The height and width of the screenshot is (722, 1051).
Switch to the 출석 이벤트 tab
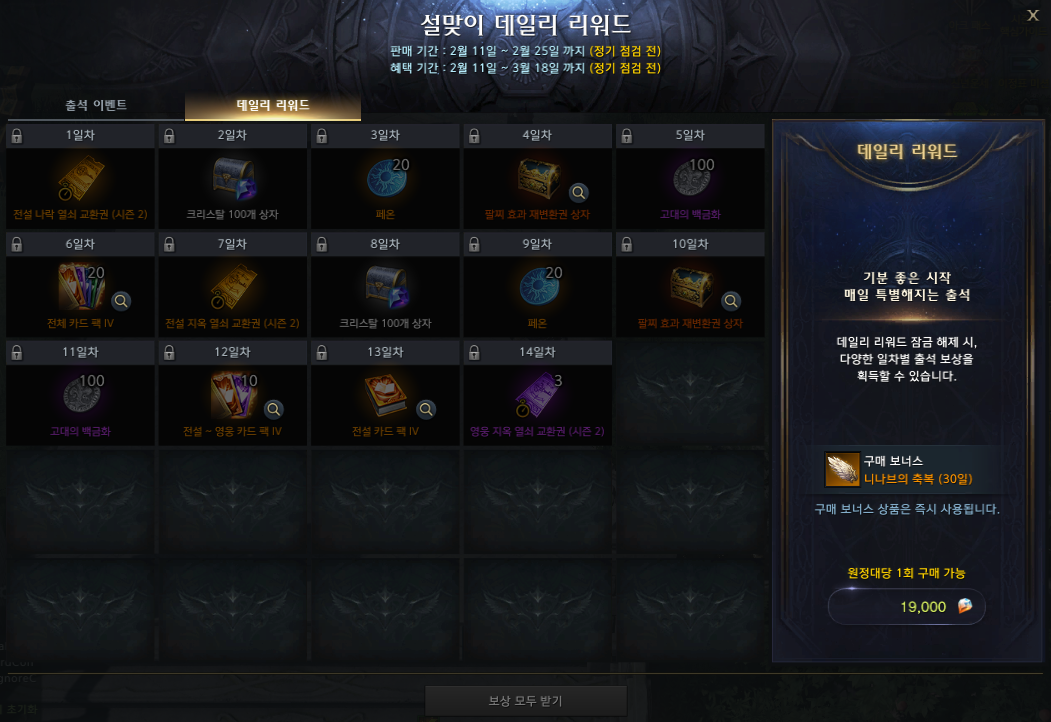96,104
